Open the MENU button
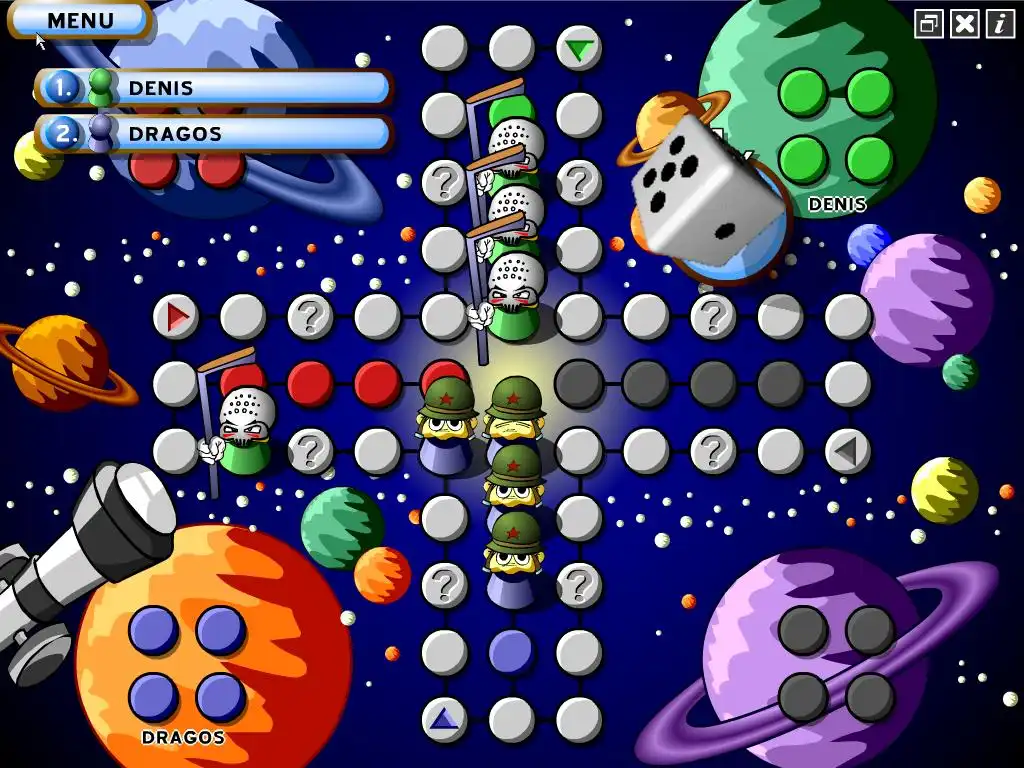Viewport: 1024px width, 768px height. 80,20
